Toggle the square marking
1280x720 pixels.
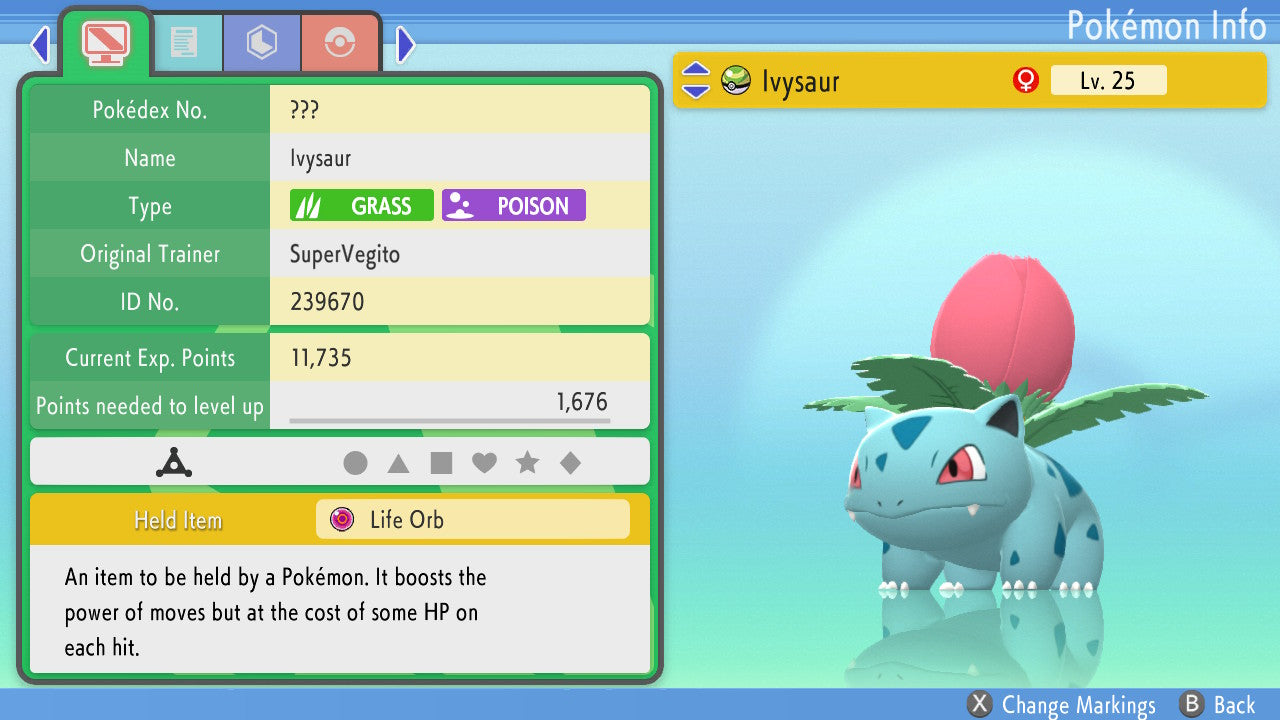441,463
